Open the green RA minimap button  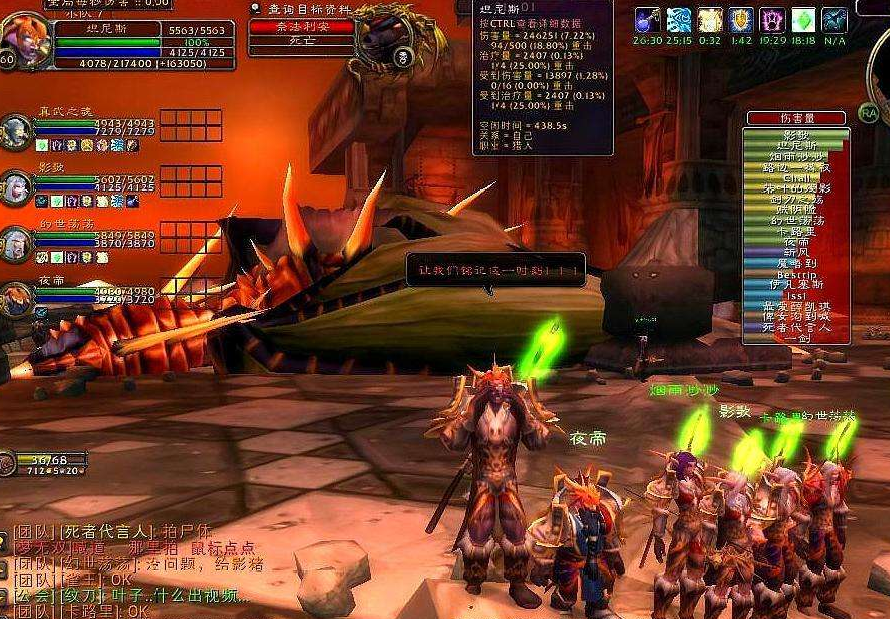[x=868, y=113]
